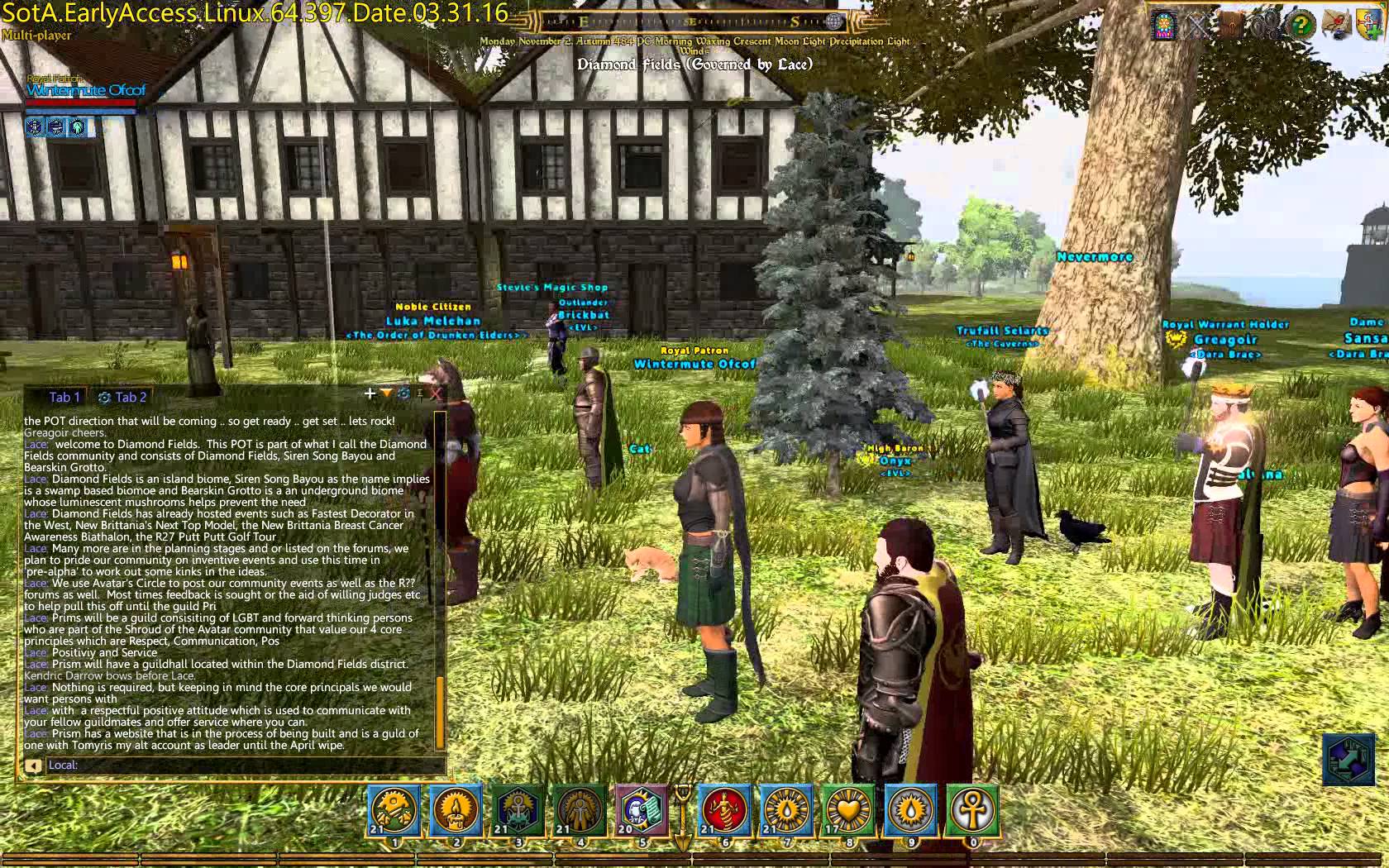The image size is (1389, 868).
Task: Open the treasure chest inventory icon
Action: pyautogui.click(x=1231, y=26)
